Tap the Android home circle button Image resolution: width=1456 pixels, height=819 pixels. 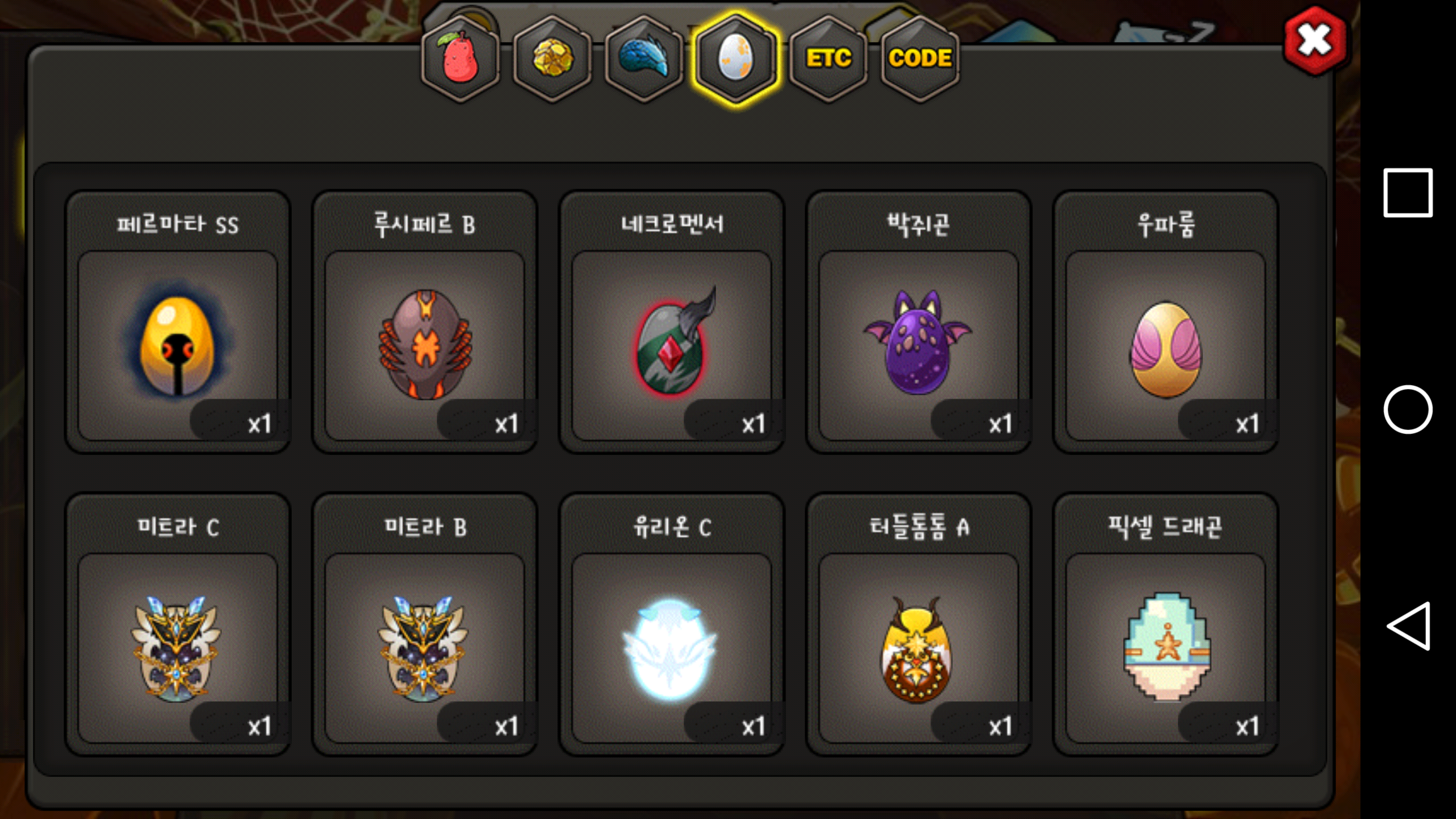pos(1408,409)
